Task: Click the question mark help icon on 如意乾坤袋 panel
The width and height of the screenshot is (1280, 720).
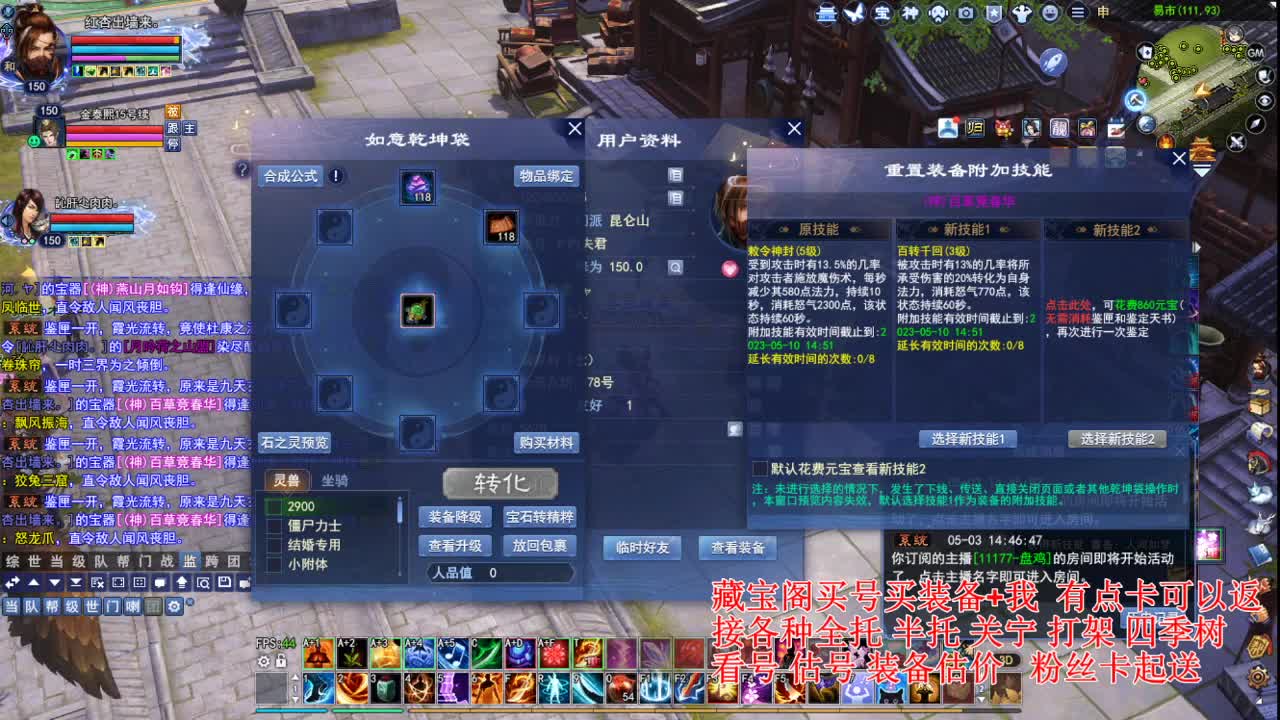Action: (x=241, y=172)
